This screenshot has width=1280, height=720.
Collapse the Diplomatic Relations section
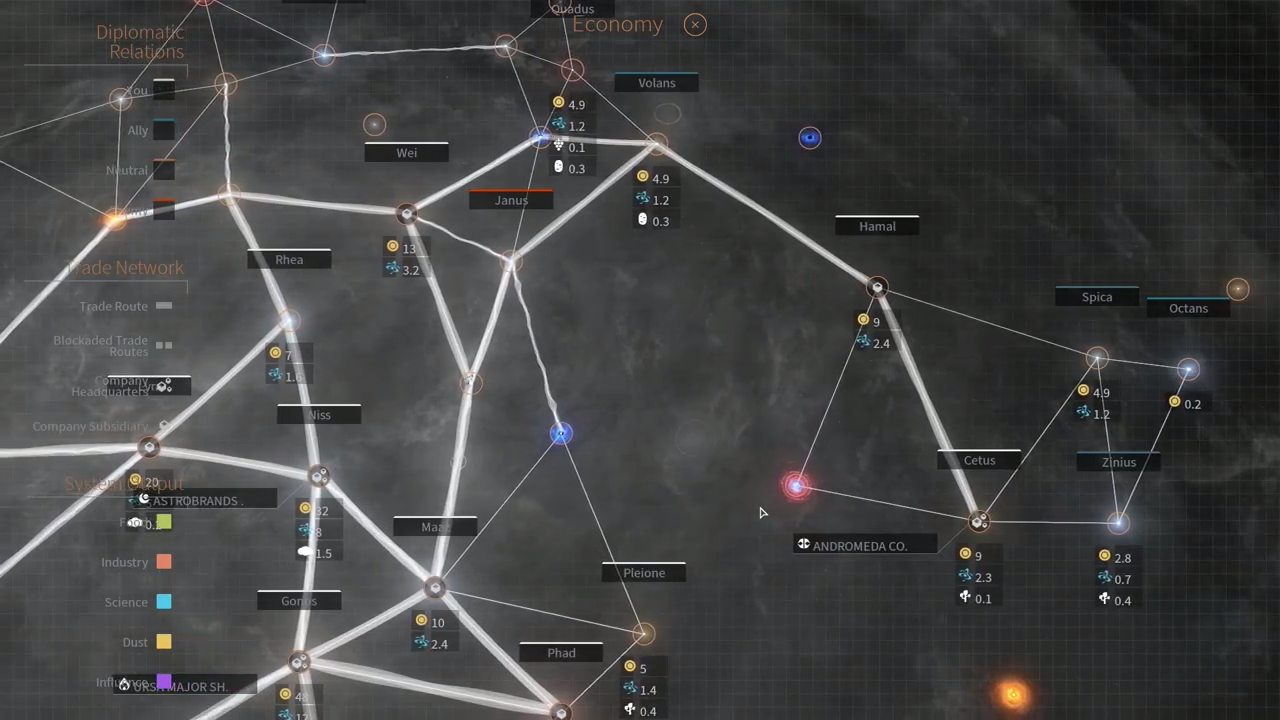point(139,42)
